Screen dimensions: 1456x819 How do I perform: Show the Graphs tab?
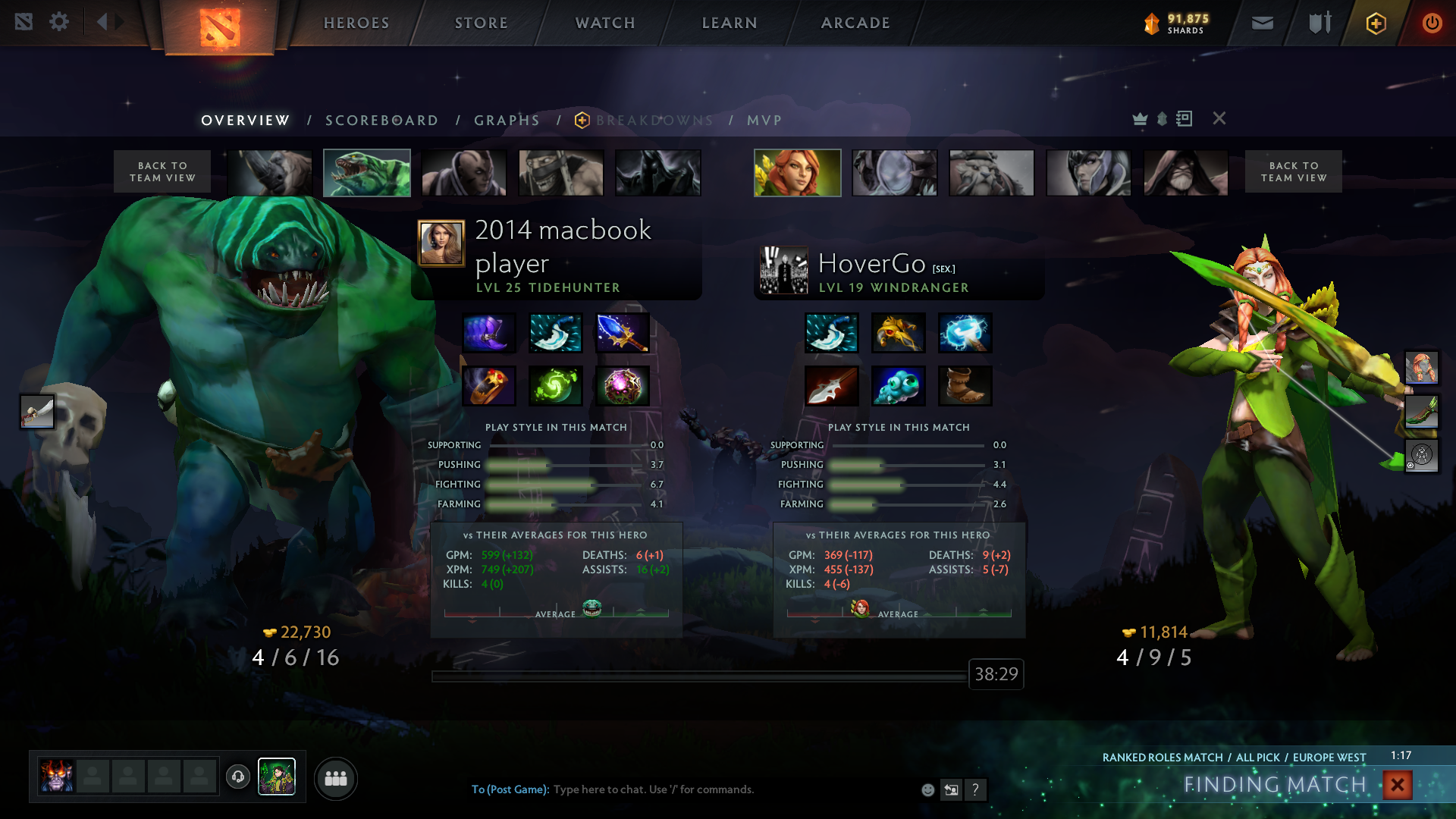tap(507, 121)
